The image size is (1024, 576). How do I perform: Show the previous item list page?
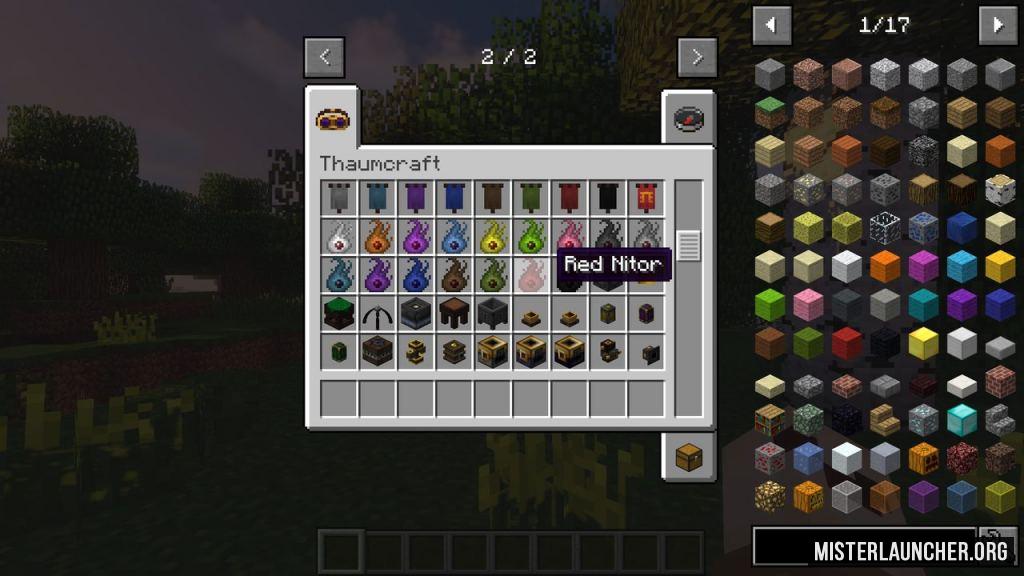click(x=771, y=25)
